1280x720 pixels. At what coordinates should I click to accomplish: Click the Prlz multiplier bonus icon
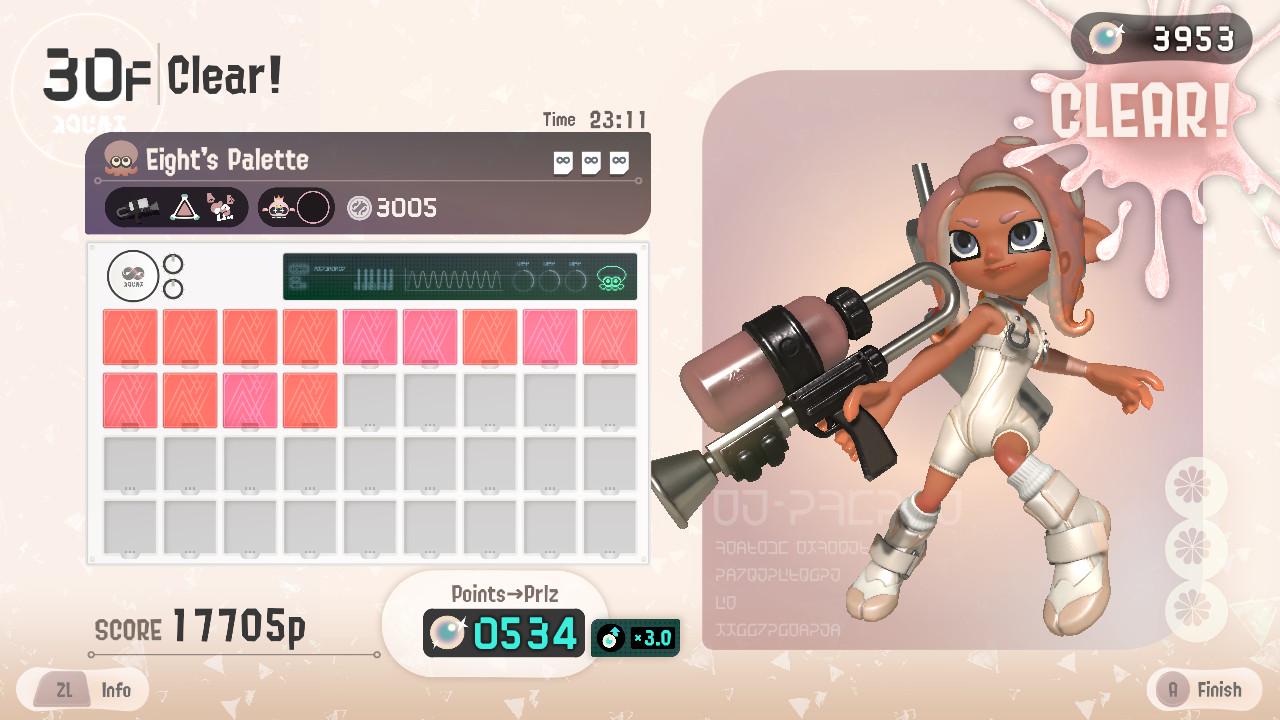coord(635,637)
